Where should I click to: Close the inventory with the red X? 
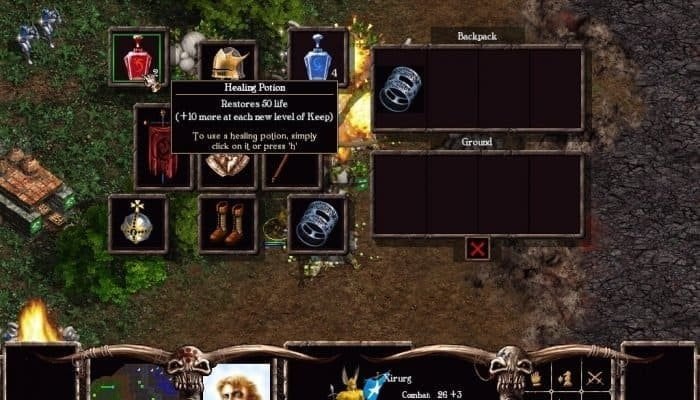(x=478, y=248)
